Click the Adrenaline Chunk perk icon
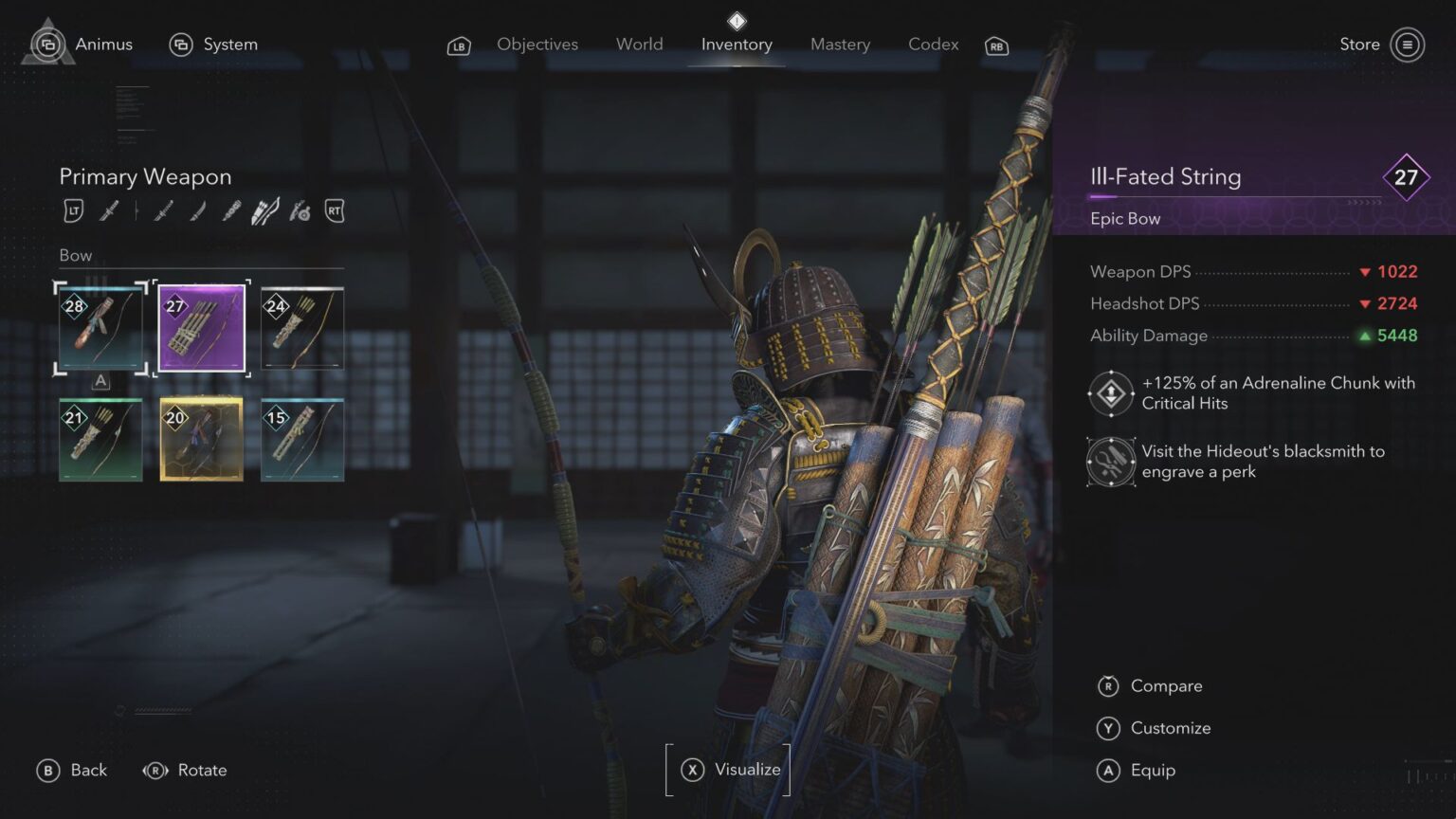The width and height of the screenshot is (1456, 819). [x=1109, y=392]
